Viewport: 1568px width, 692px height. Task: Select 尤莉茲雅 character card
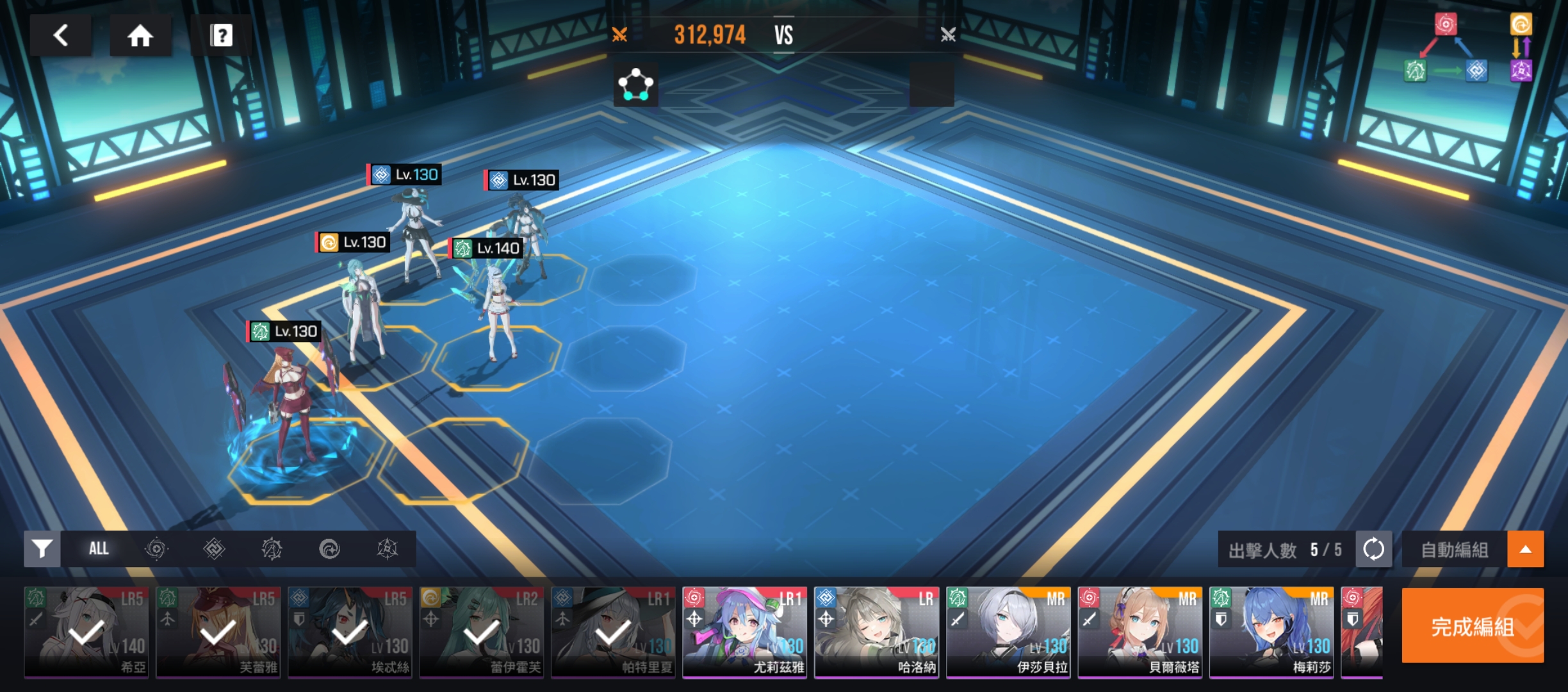(x=745, y=632)
